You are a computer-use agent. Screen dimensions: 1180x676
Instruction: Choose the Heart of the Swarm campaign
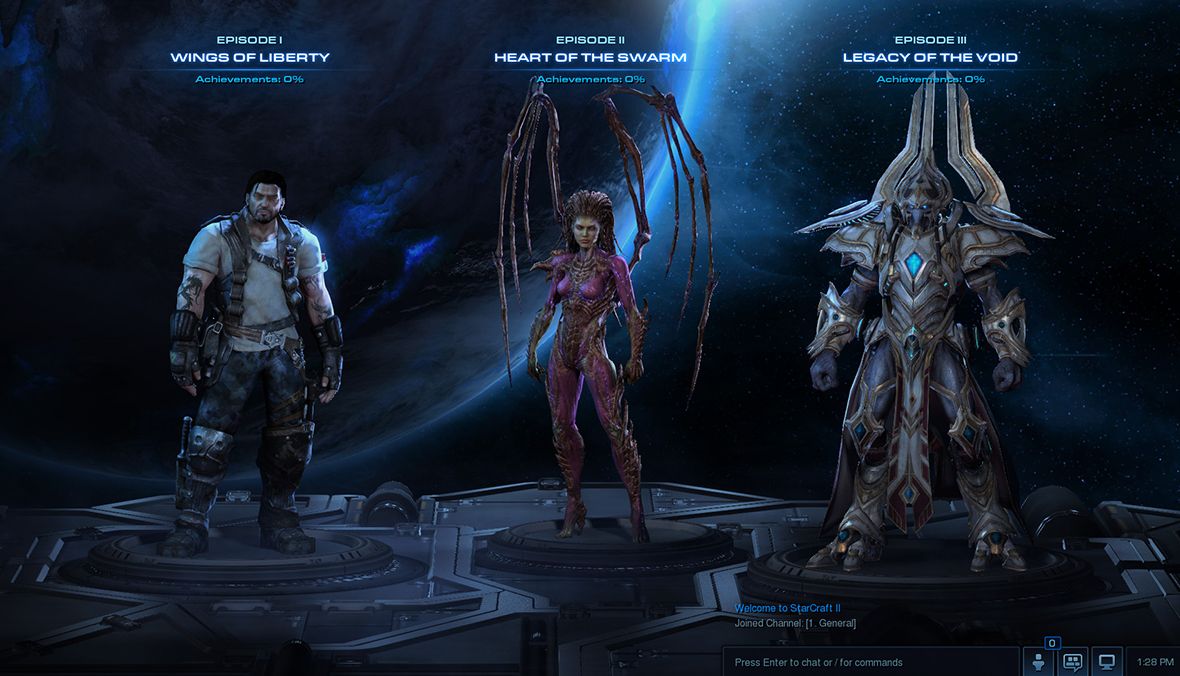point(590,57)
